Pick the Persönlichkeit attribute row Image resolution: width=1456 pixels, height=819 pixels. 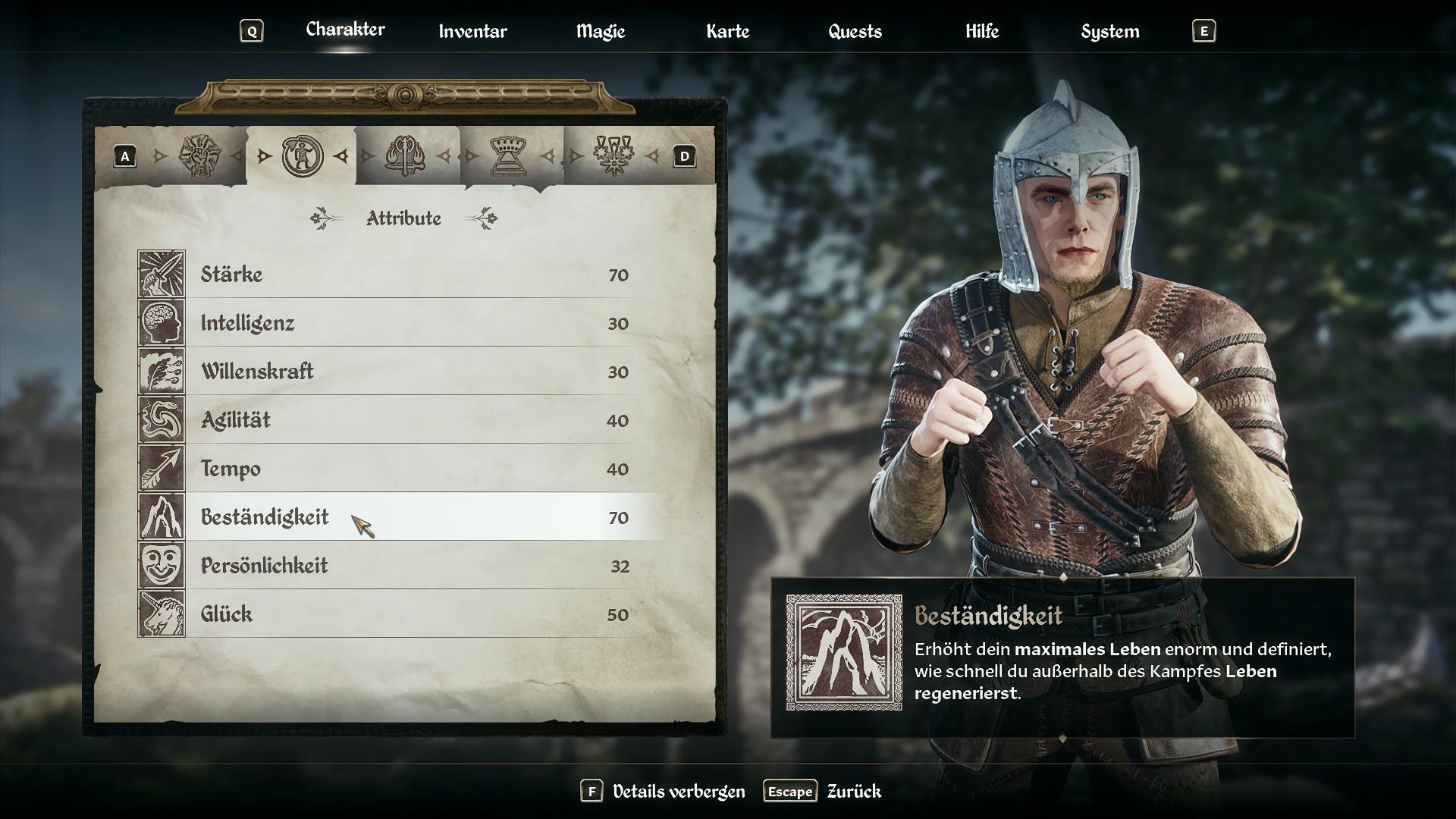409,566
